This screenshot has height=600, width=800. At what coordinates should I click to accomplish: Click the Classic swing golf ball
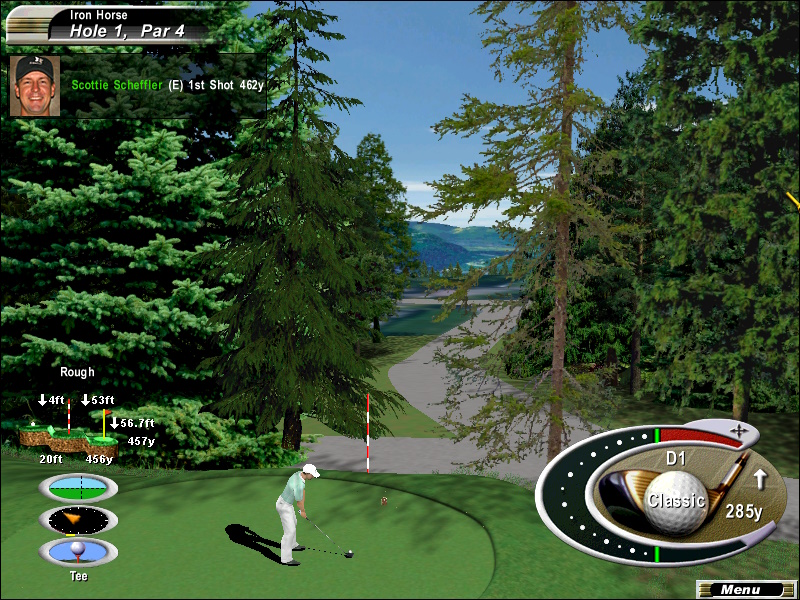(x=676, y=500)
